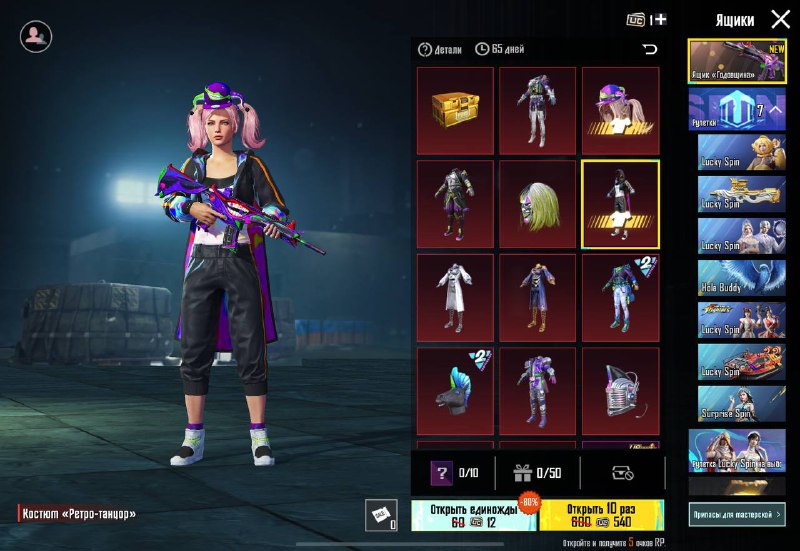Open workshop supplies (Припасы для мастерской)

pos(737,514)
